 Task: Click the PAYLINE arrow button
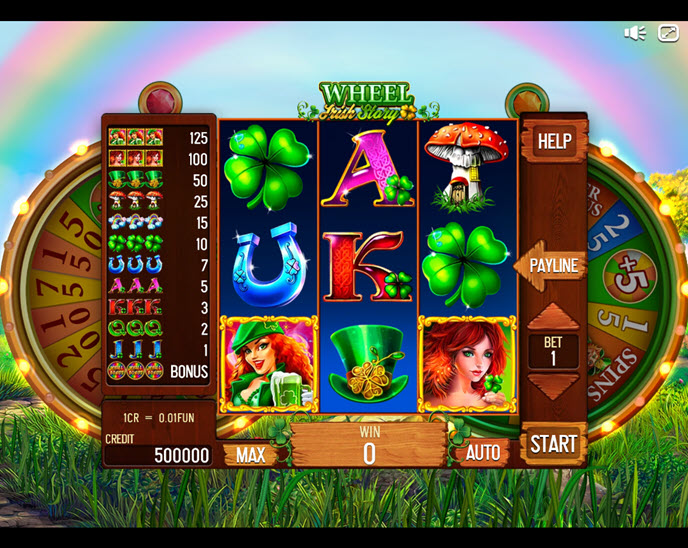point(550,266)
